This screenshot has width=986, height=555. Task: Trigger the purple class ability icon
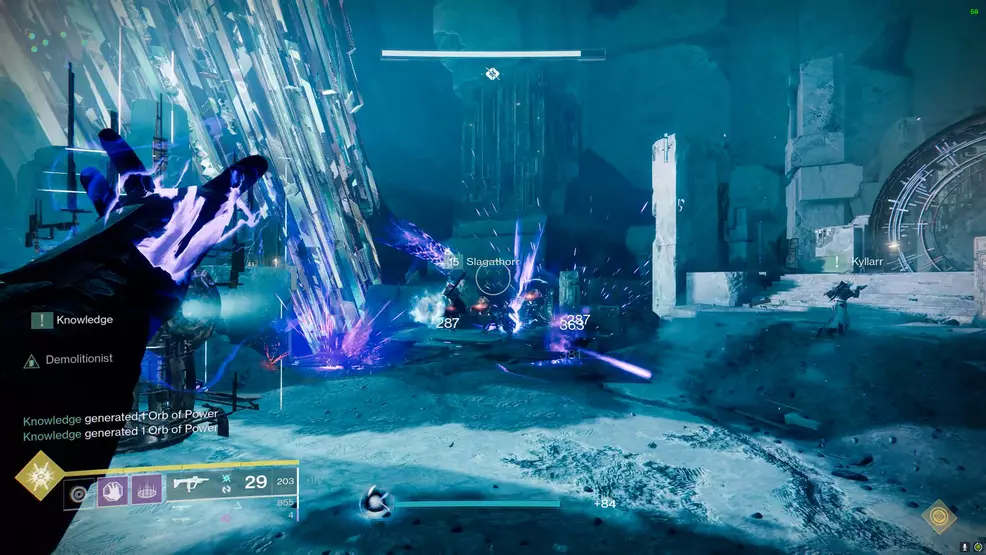tap(146, 492)
